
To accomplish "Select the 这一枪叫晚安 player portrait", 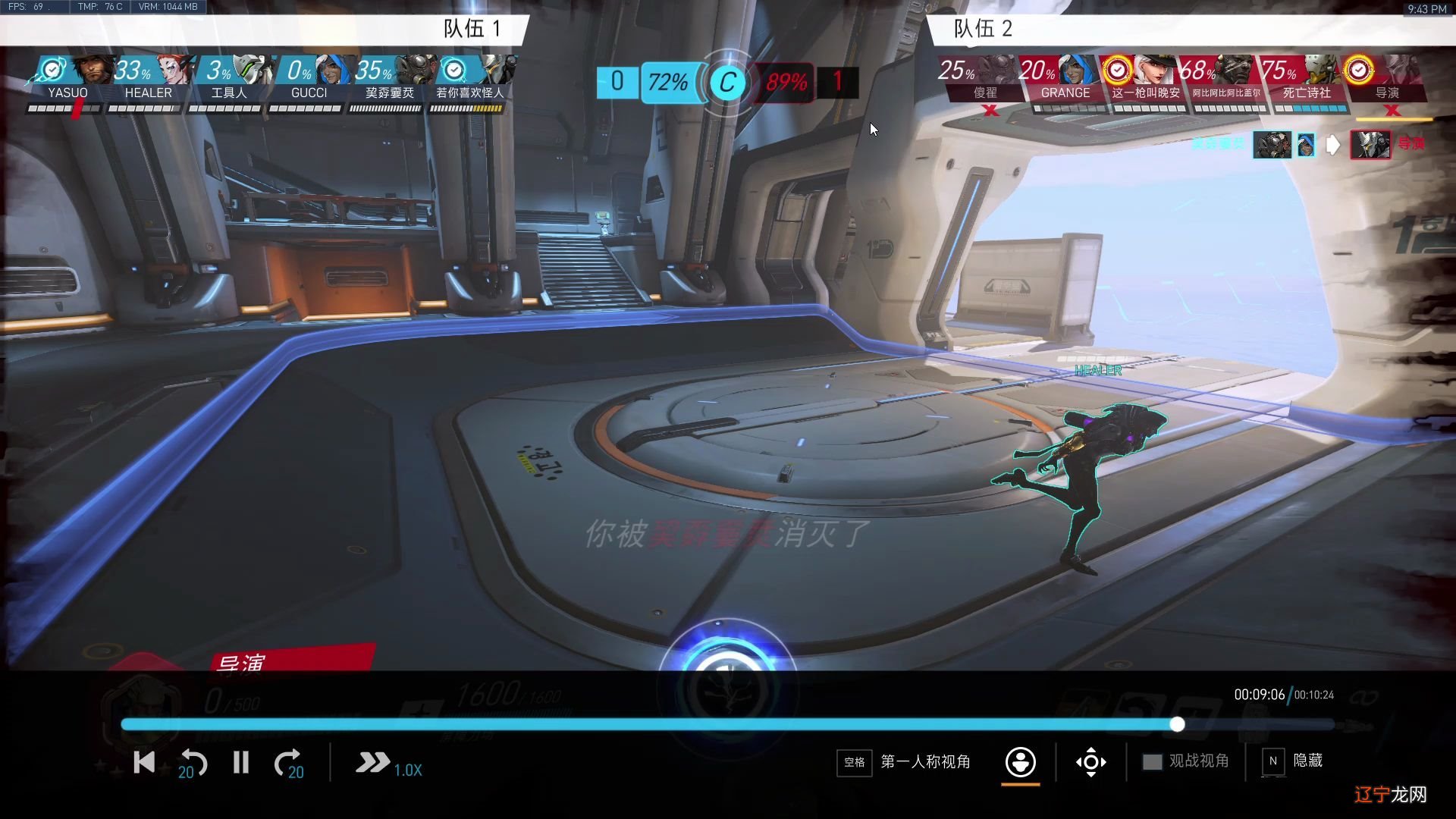I will (x=1145, y=78).
